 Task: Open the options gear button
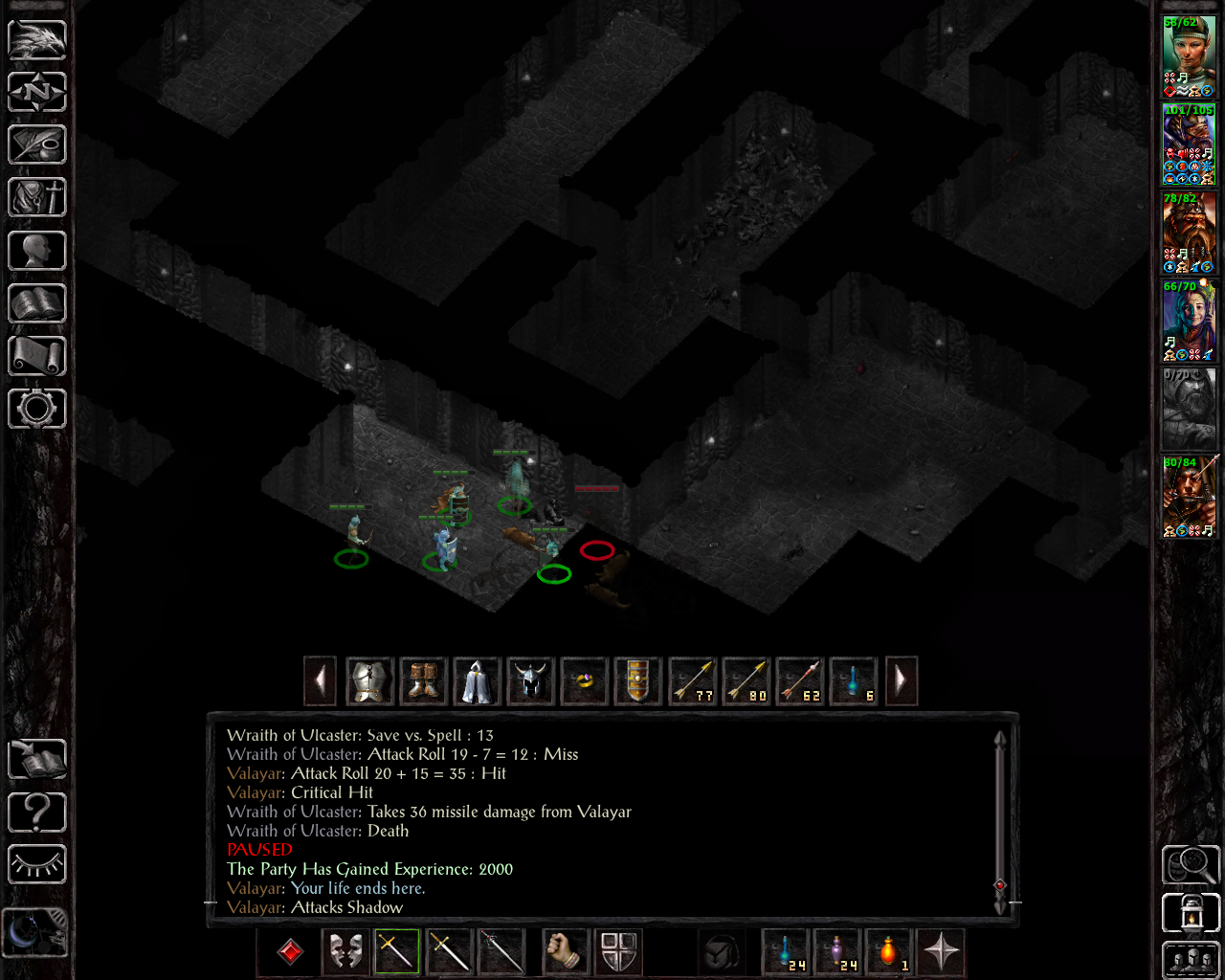click(x=37, y=409)
